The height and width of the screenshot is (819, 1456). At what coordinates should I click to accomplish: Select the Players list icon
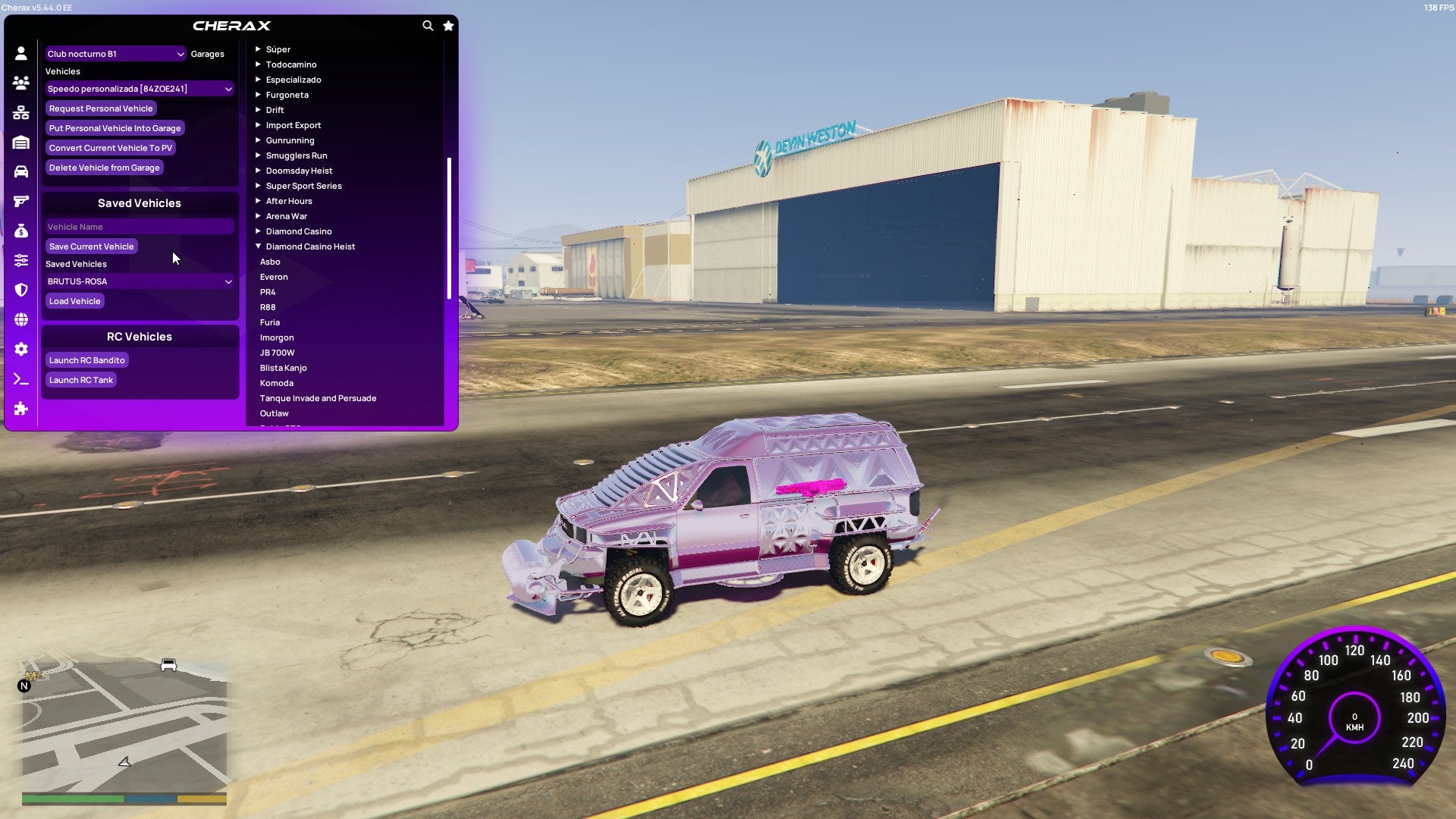point(20,83)
